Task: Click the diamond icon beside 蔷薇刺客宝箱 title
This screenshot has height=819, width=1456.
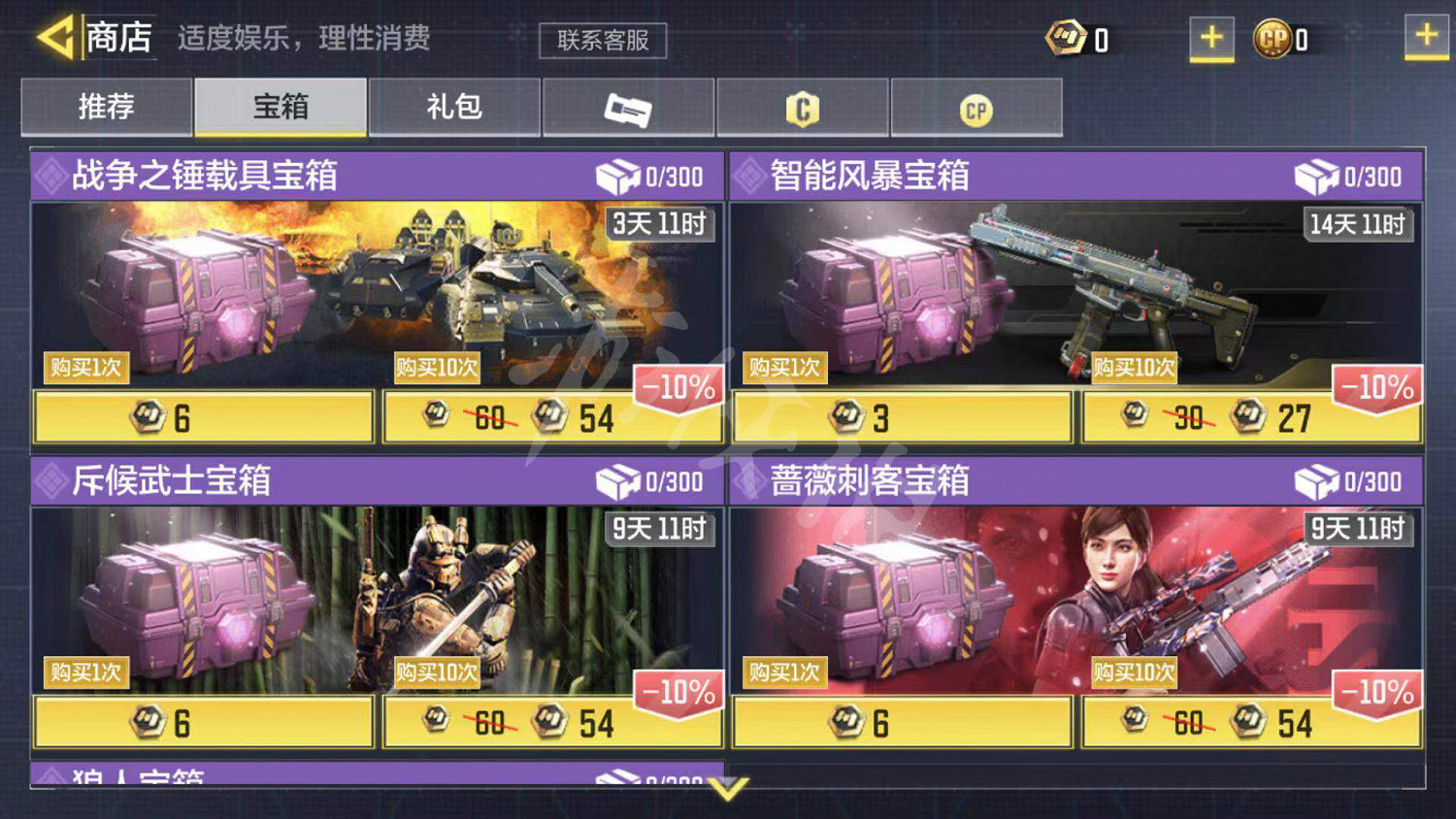Action: [x=751, y=482]
